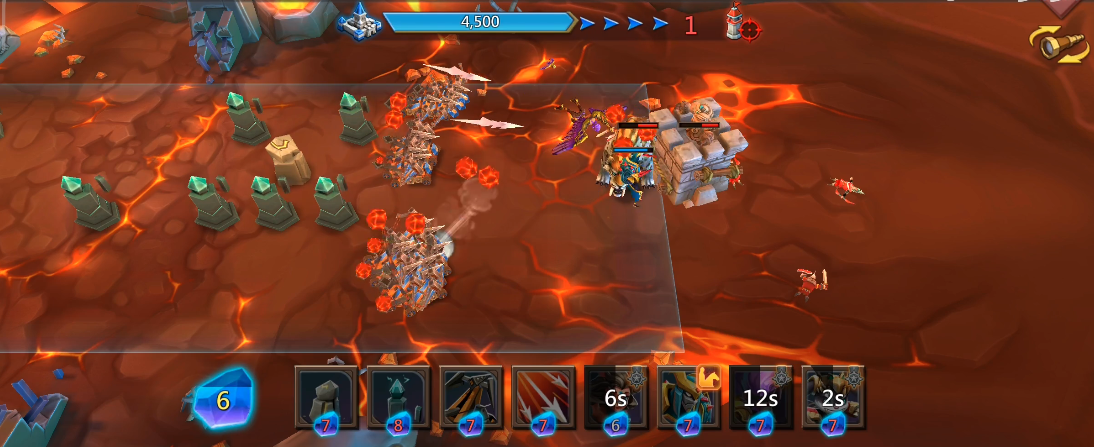Select the hero card with 12s cooldown

pos(761,396)
